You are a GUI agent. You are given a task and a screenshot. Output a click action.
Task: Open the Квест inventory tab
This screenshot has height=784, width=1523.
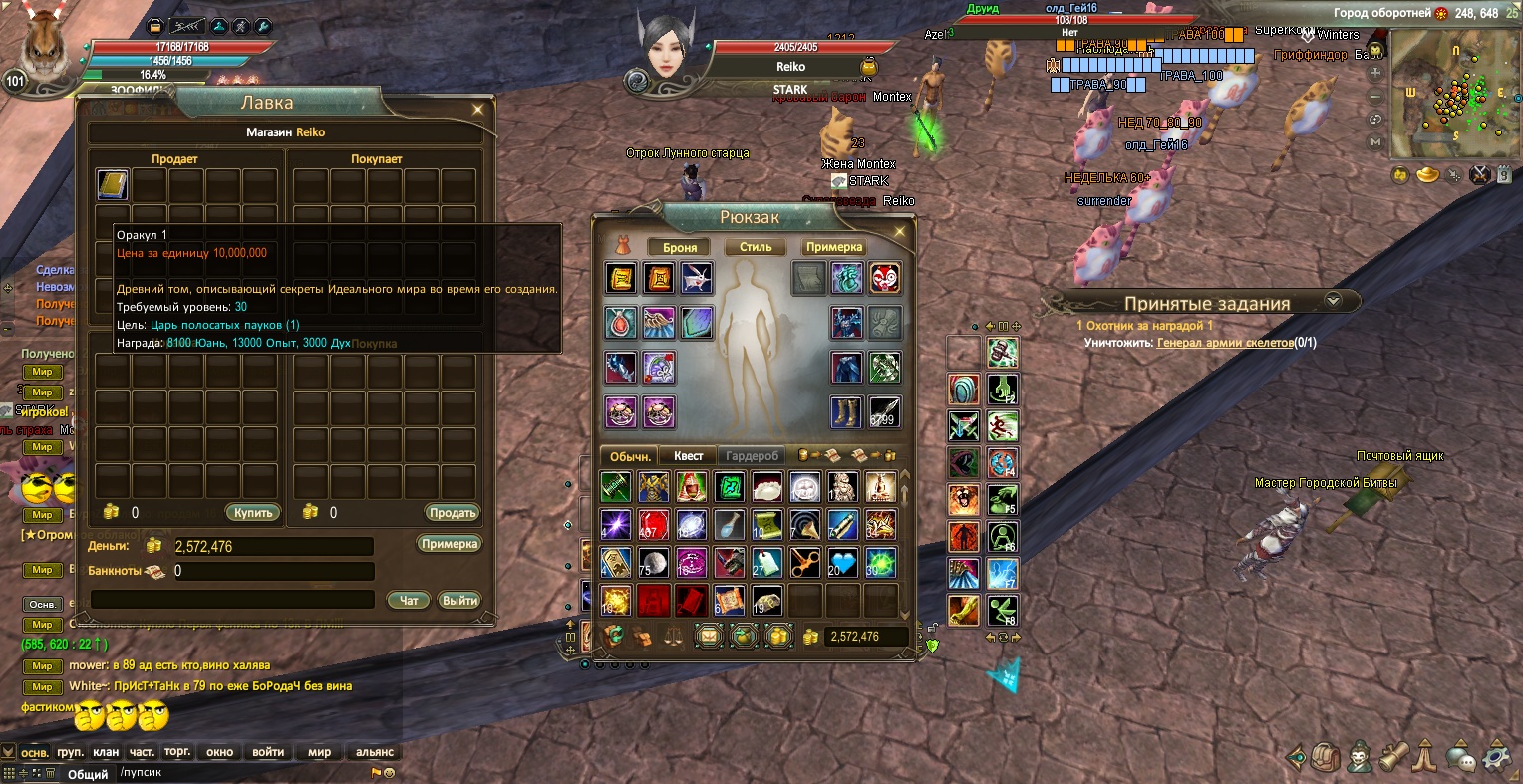tap(688, 456)
